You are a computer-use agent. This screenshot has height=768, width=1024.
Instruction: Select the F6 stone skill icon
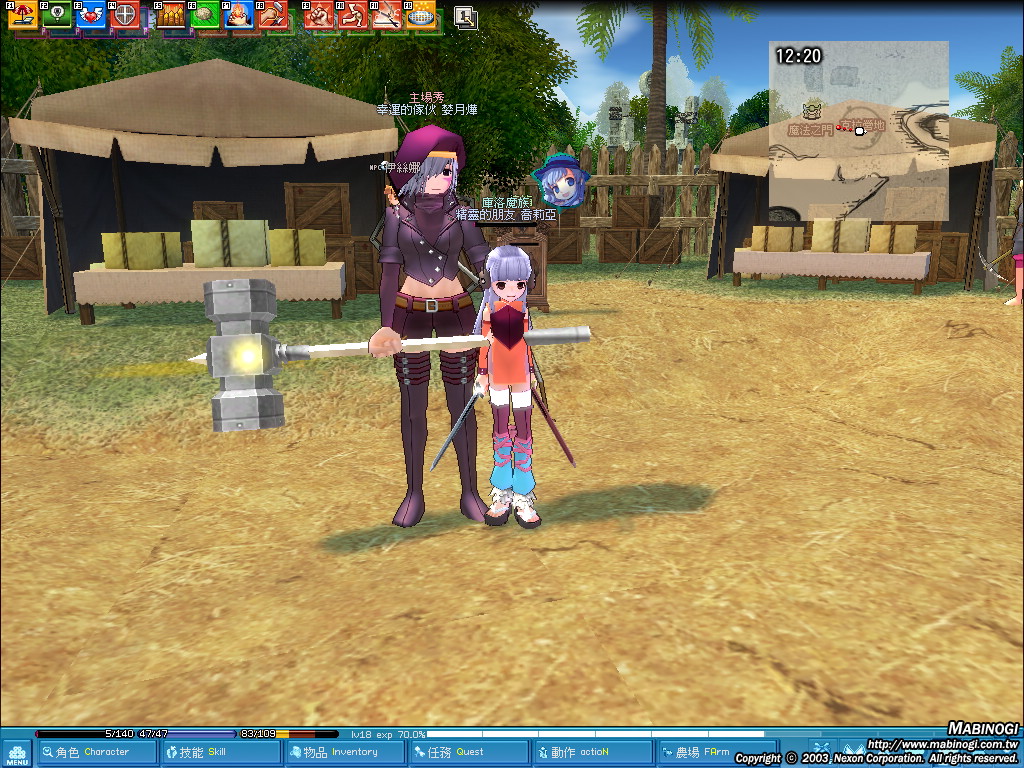tap(206, 14)
